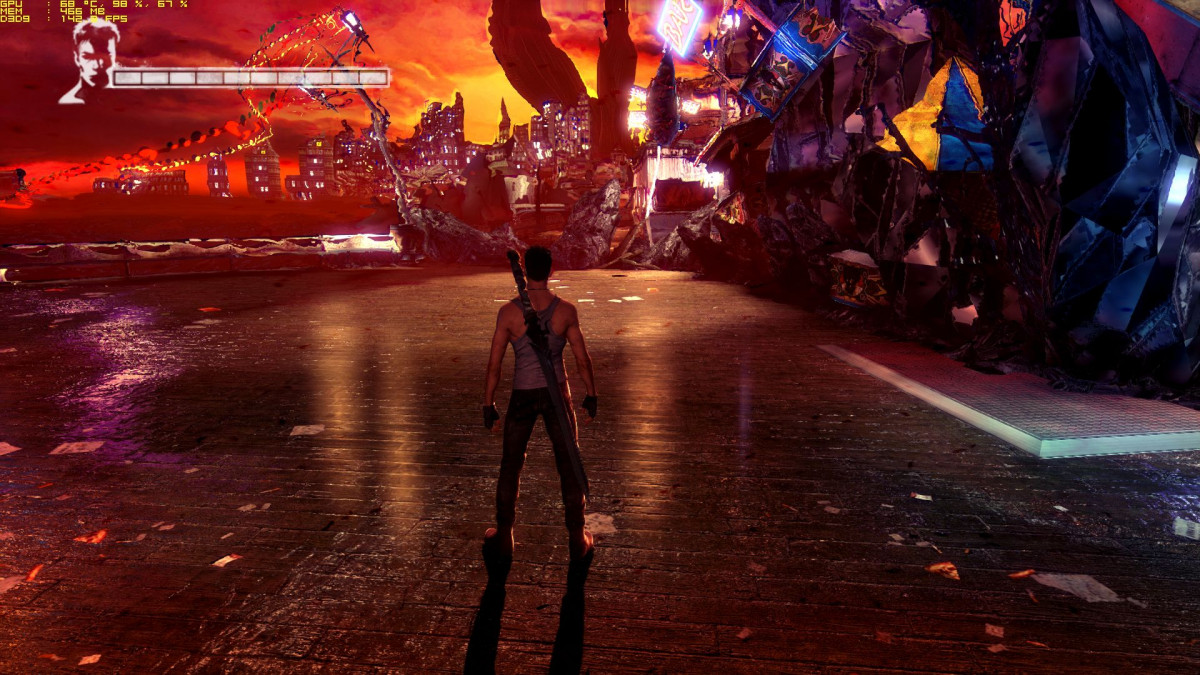Click Dante's portrait beside the health bar

pos(91,62)
